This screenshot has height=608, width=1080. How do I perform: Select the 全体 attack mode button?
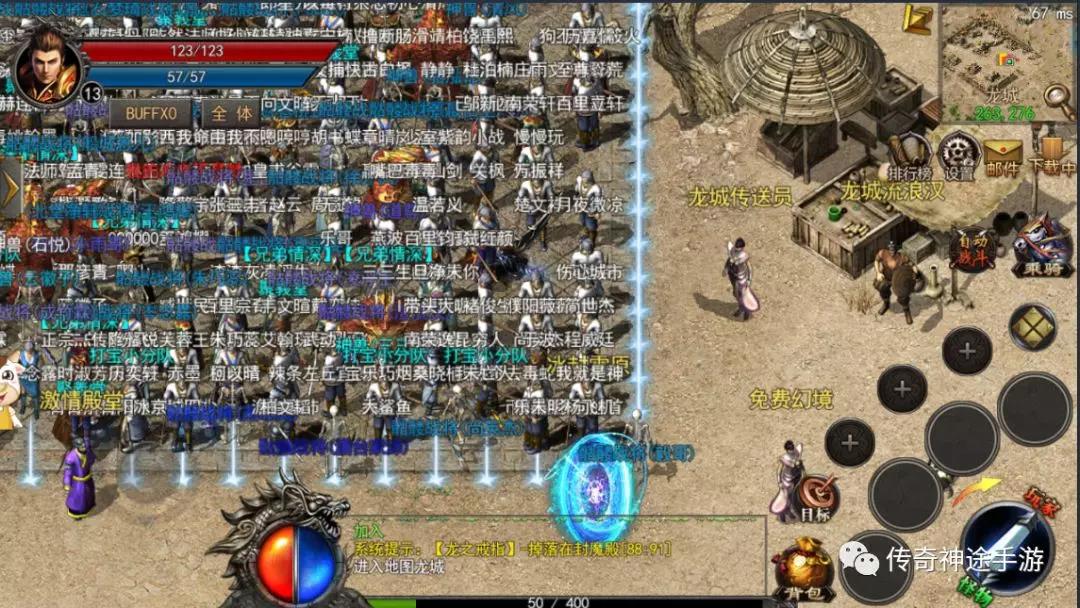(x=231, y=113)
